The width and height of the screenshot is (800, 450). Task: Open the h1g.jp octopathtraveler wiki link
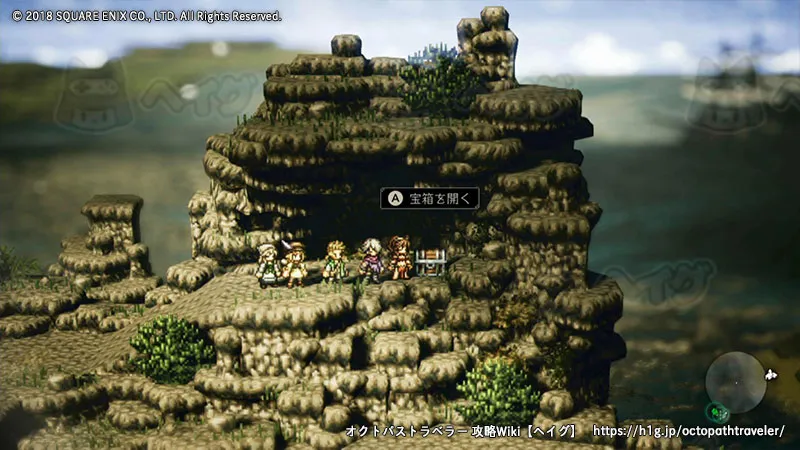[x=688, y=431]
